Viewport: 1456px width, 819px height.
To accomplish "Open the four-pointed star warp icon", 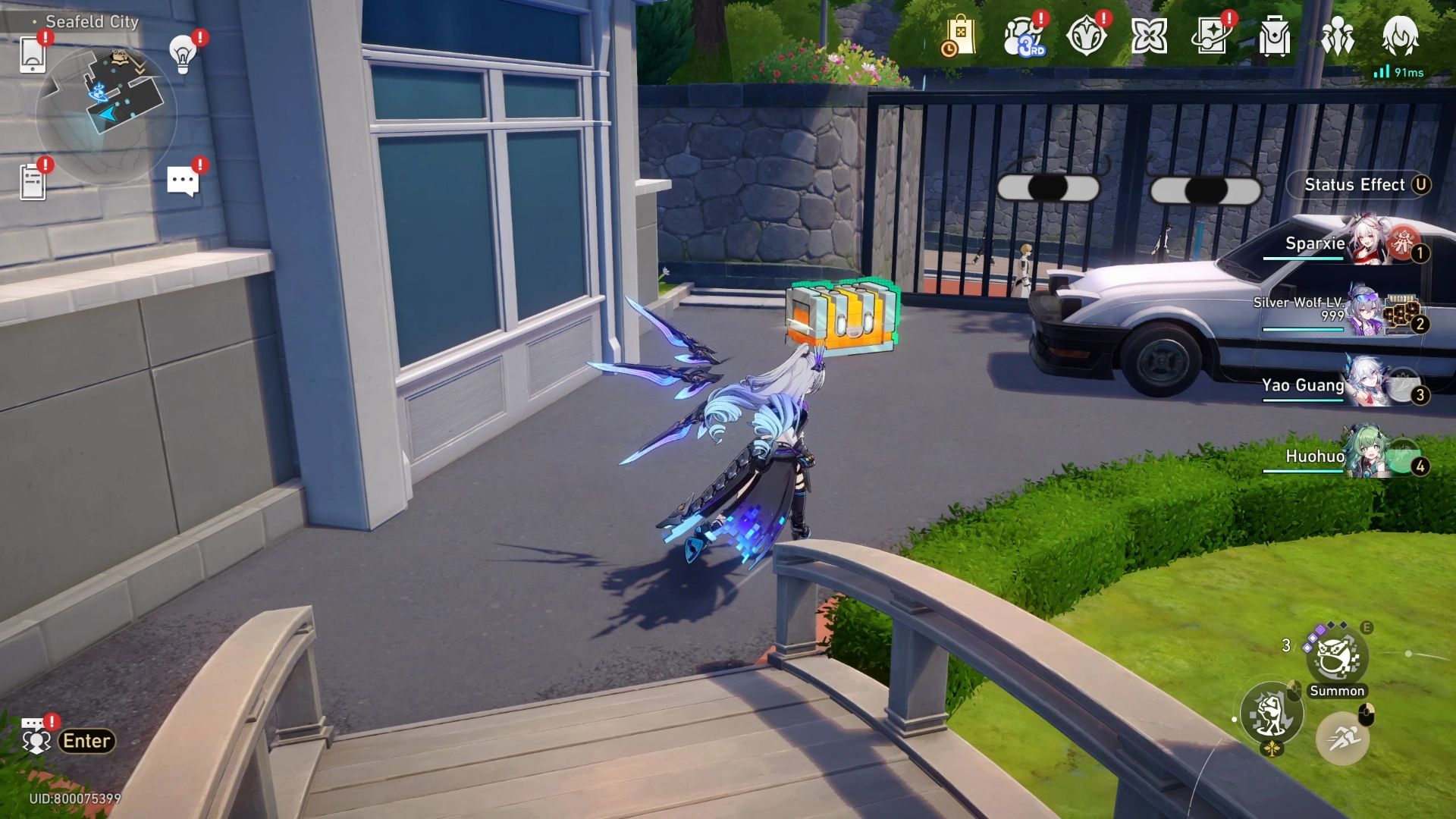I will click(1149, 36).
